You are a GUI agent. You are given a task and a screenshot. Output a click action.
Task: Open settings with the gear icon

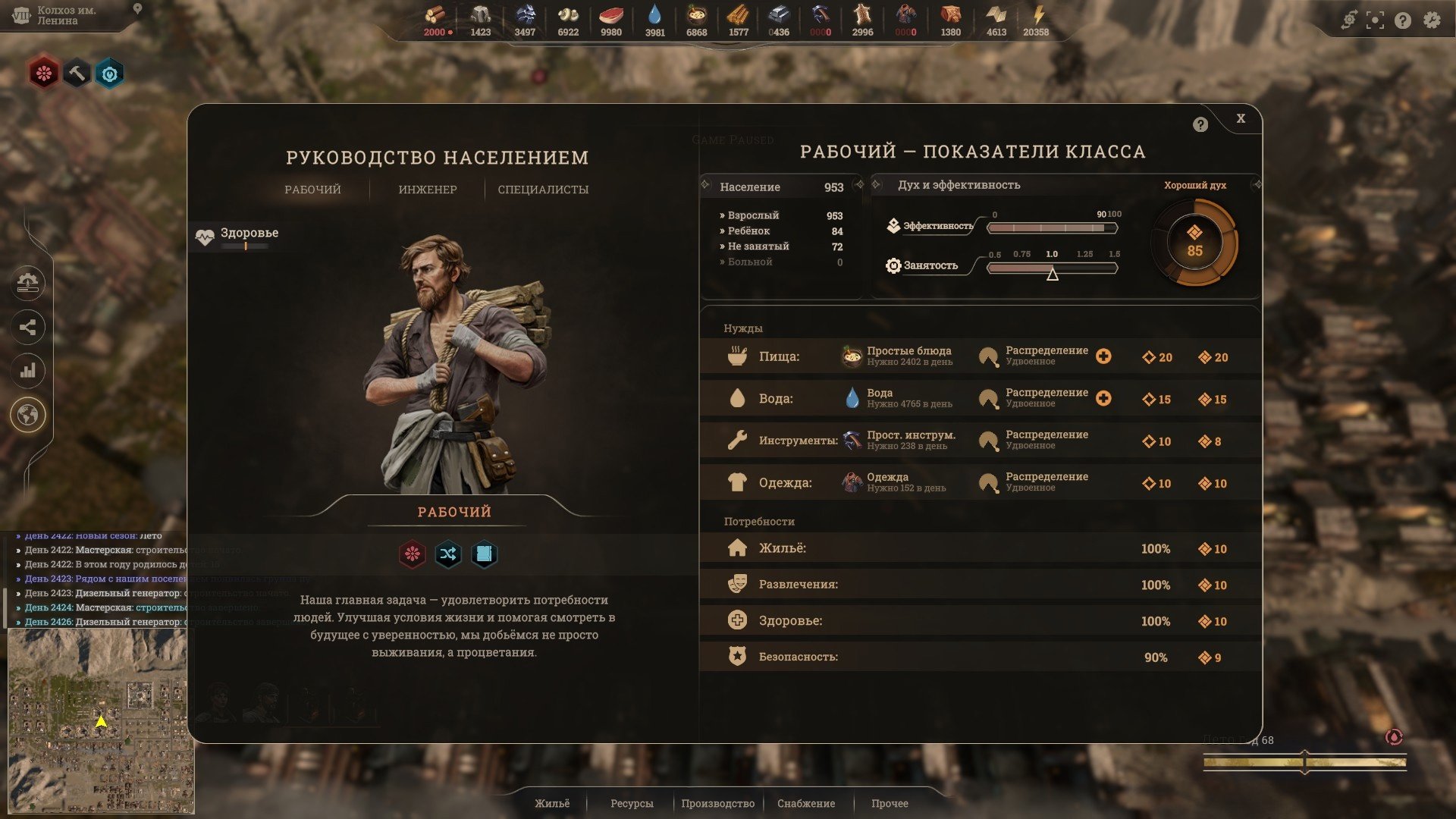[x=1432, y=20]
